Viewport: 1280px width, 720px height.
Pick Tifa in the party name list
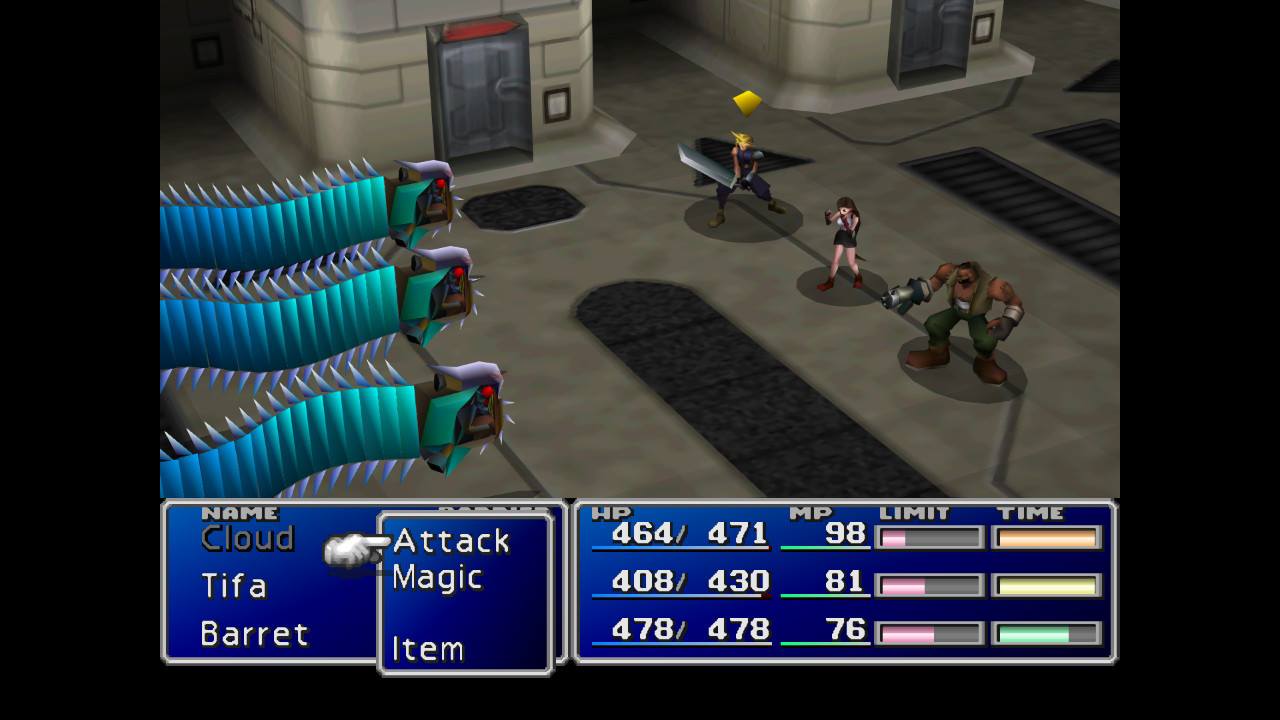[x=233, y=585]
